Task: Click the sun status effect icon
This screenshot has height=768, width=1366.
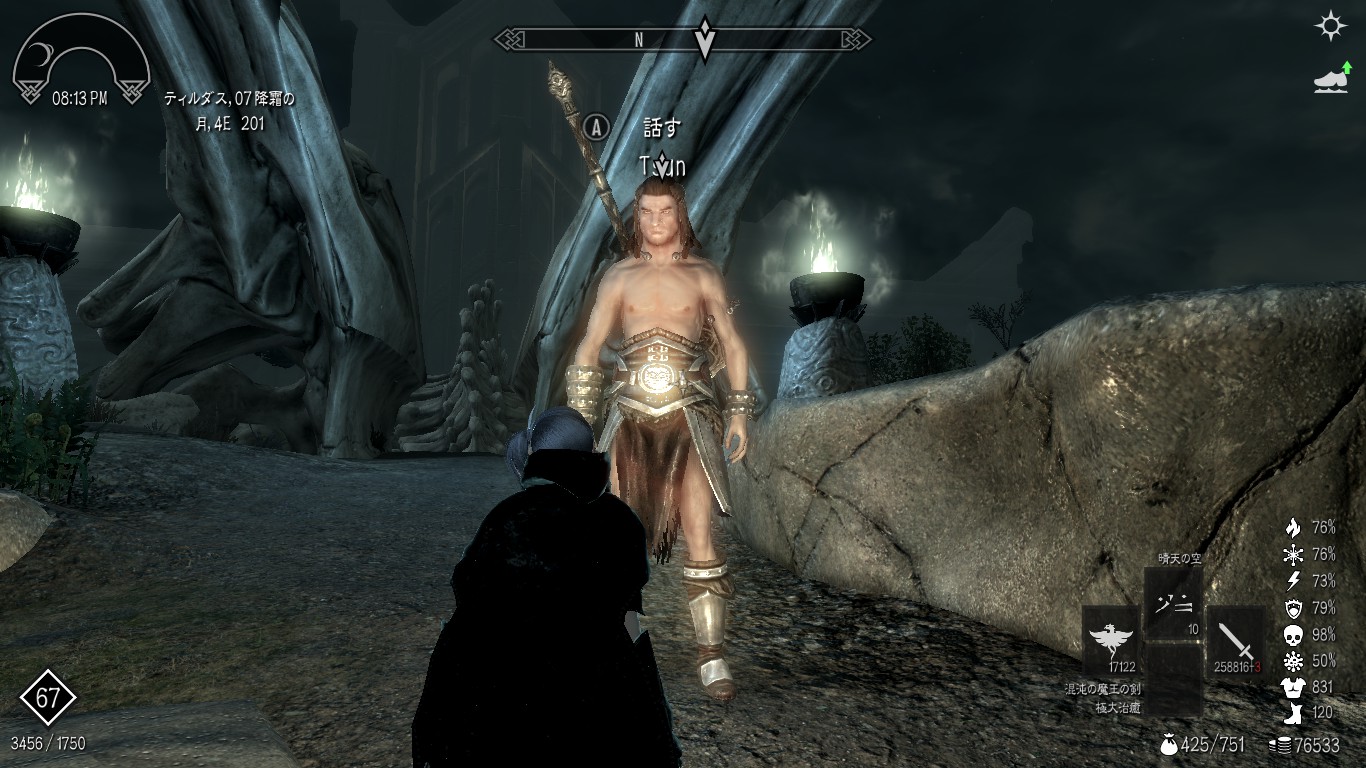Action: point(1330,26)
